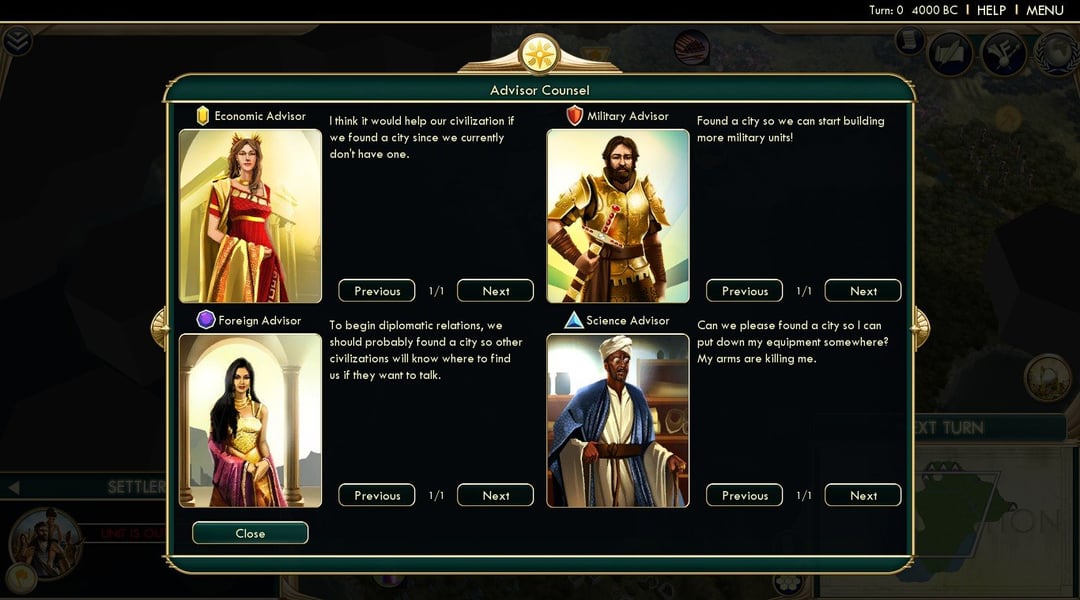Select the Economic Advisor portrait
1080x600 pixels.
250,216
